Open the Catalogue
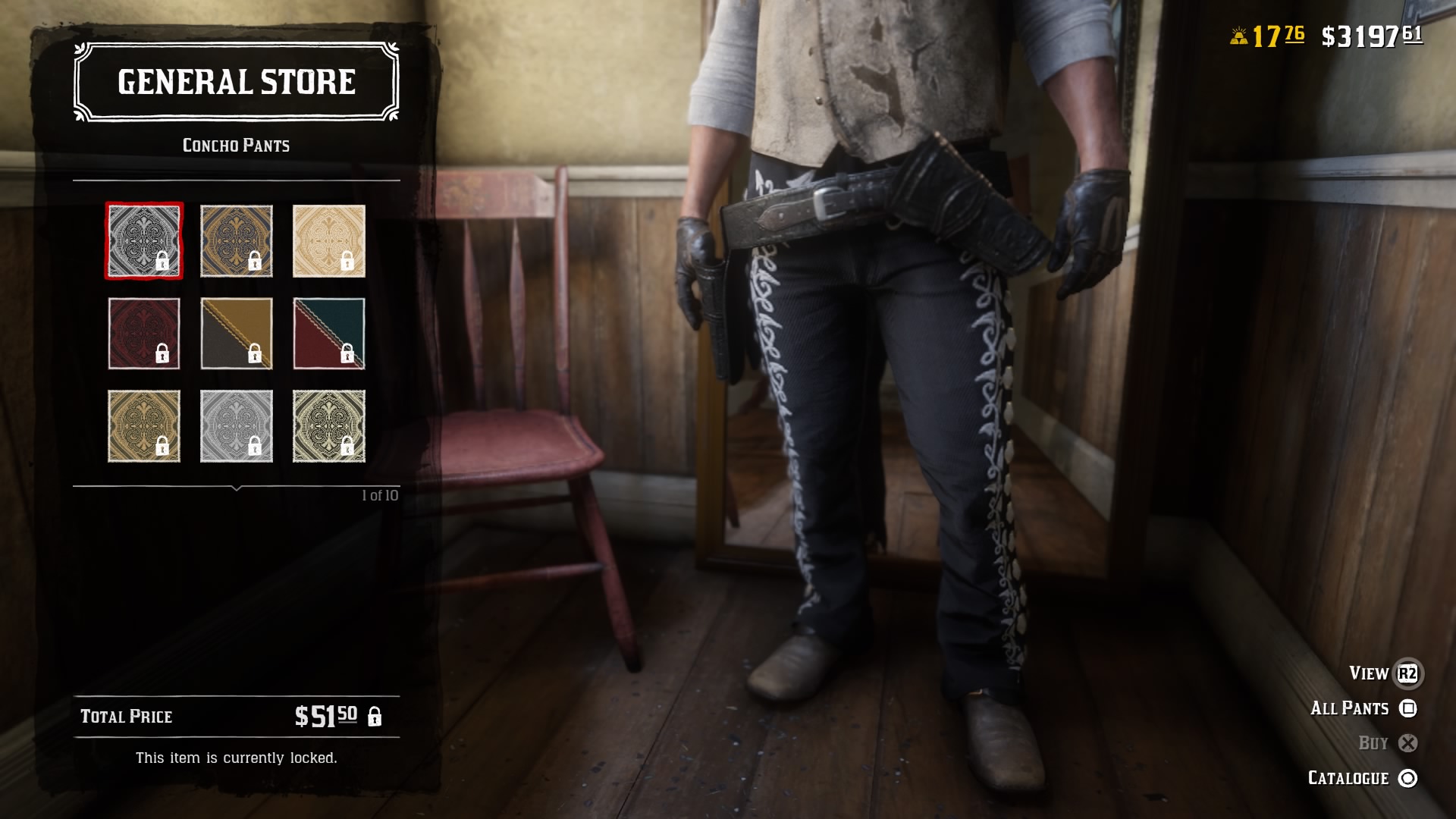The height and width of the screenshot is (819, 1456). (x=1347, y=778)
